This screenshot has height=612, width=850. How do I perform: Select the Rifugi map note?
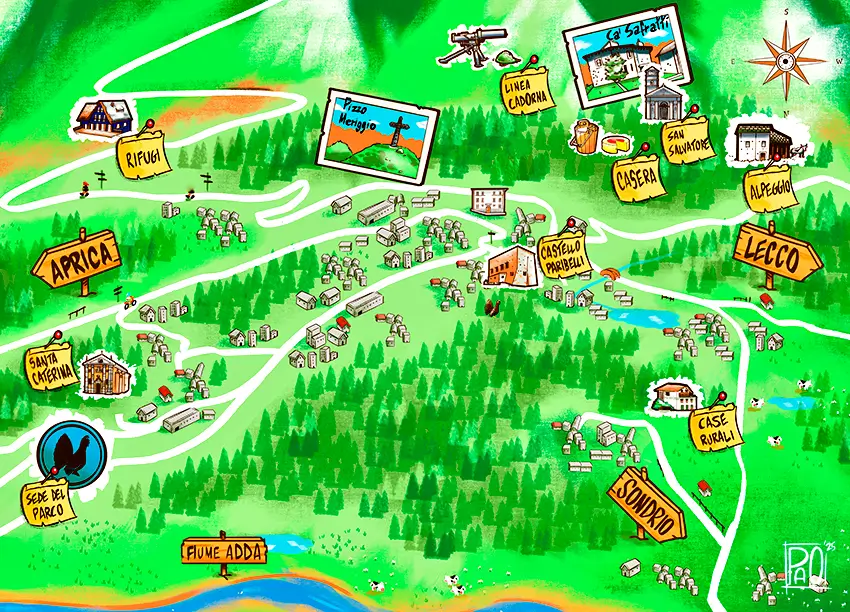[x=145, y=153]
